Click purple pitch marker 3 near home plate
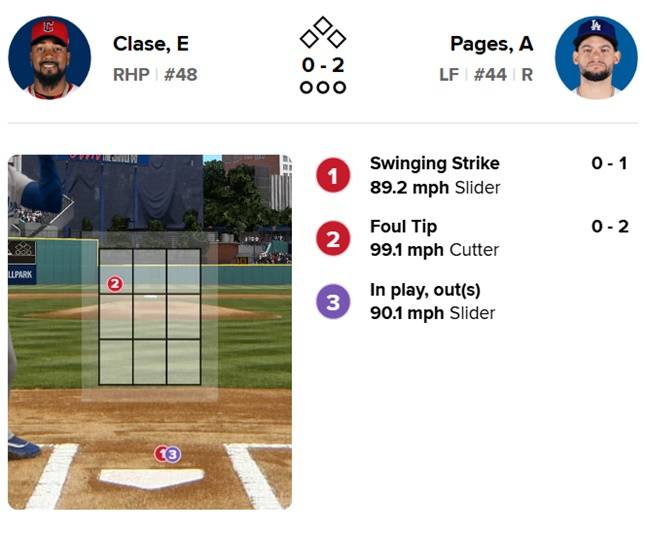 pos(173,454)
